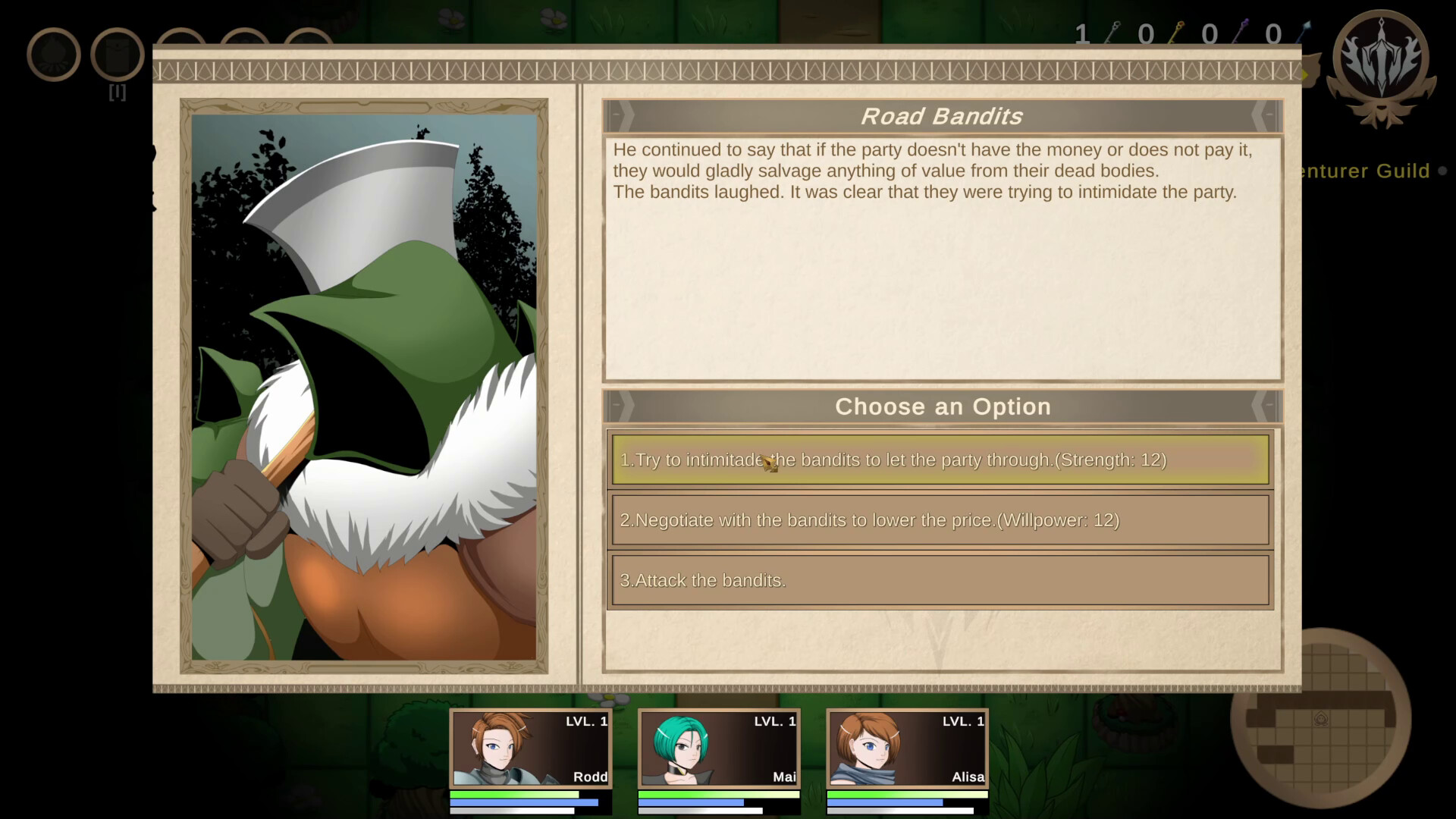
Task: Select negotiate with bandits Willpower option
Action: tap(940, 520)
